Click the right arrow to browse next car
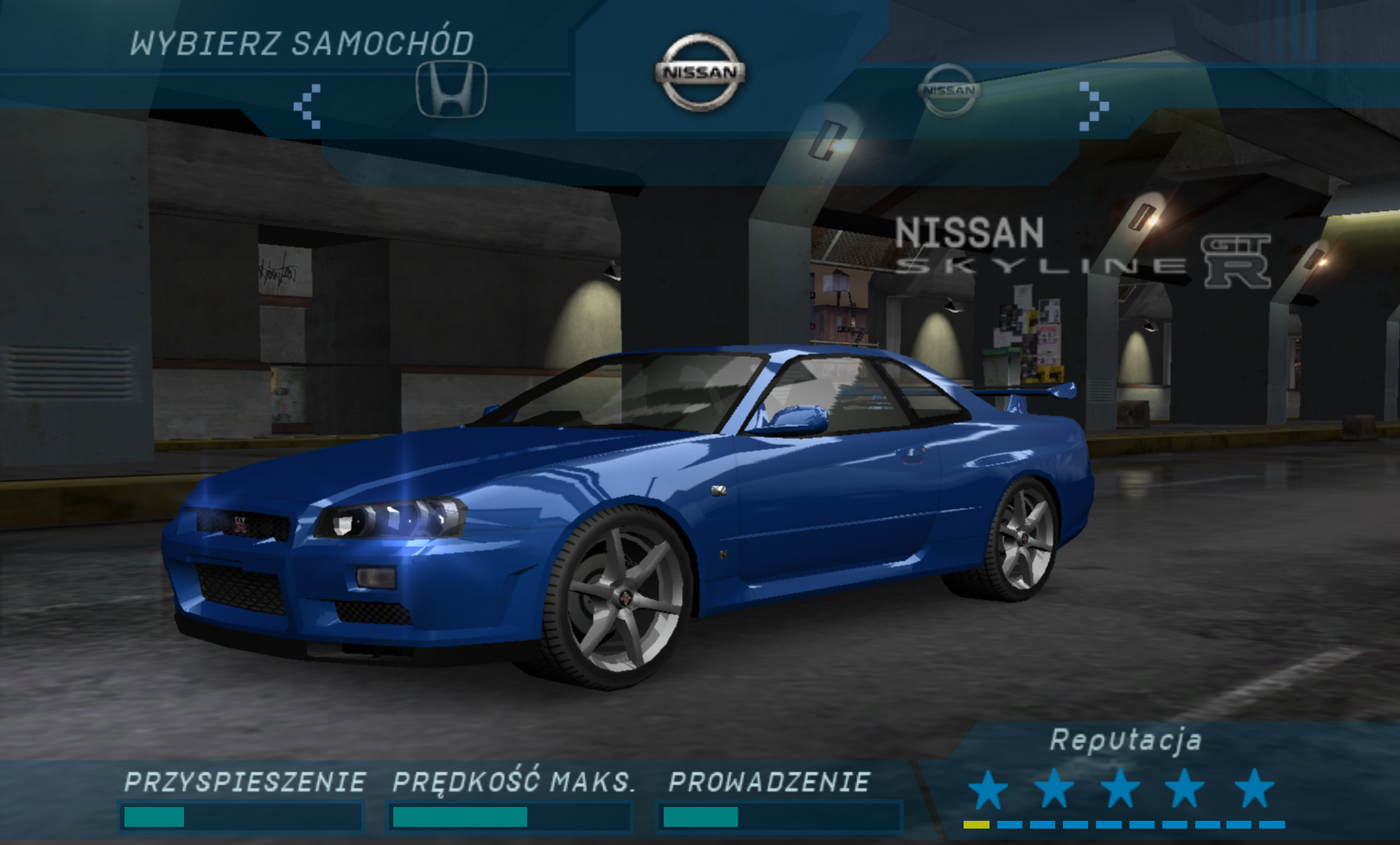Screen dimensions: 1400x845 point(1093,106)
